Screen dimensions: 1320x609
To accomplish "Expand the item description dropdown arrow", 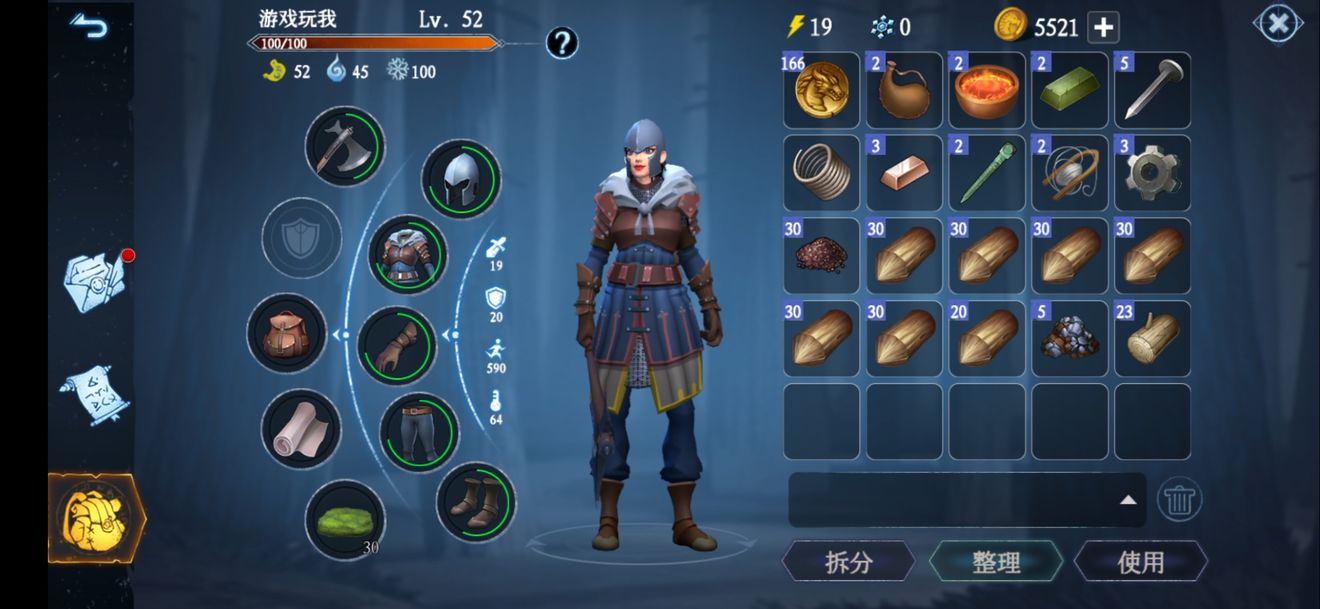I will pyautogui.click(x=1127, y=500).
